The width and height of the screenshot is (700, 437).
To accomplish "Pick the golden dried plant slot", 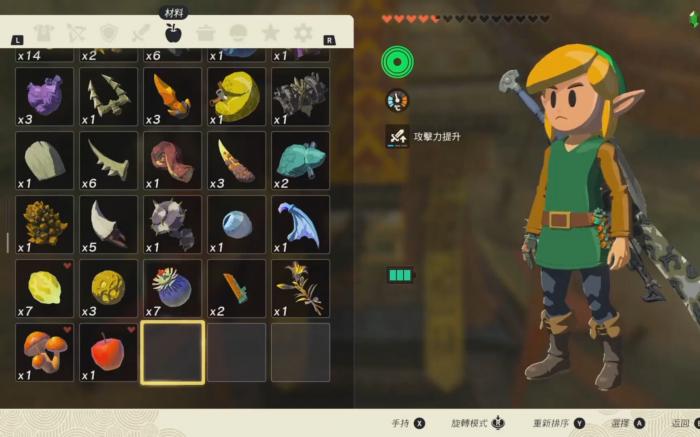I will click(x=300, y=288).
